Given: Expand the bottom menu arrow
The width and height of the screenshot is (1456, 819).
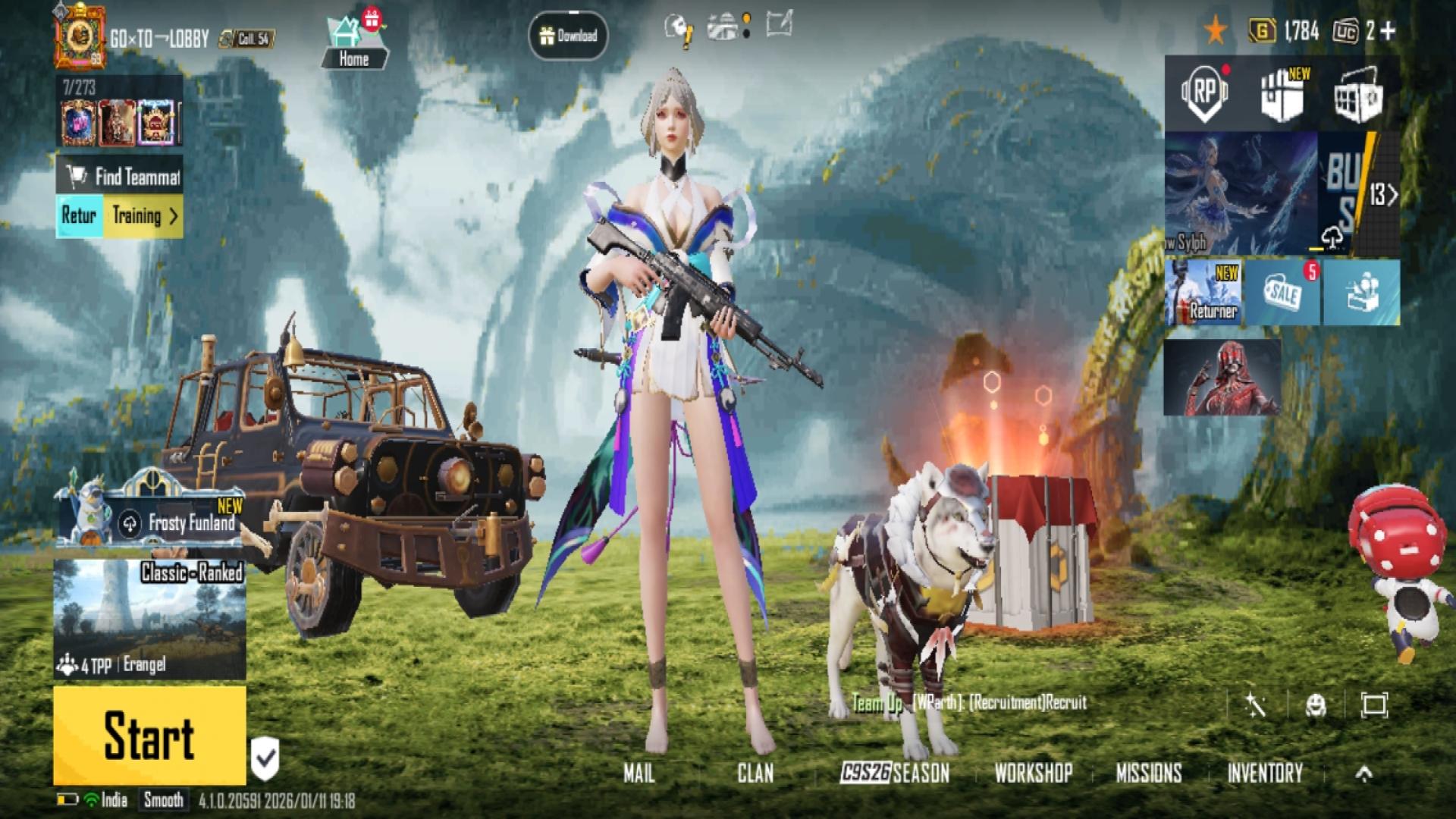Looking at the screenshot, I should (1363, 773).
